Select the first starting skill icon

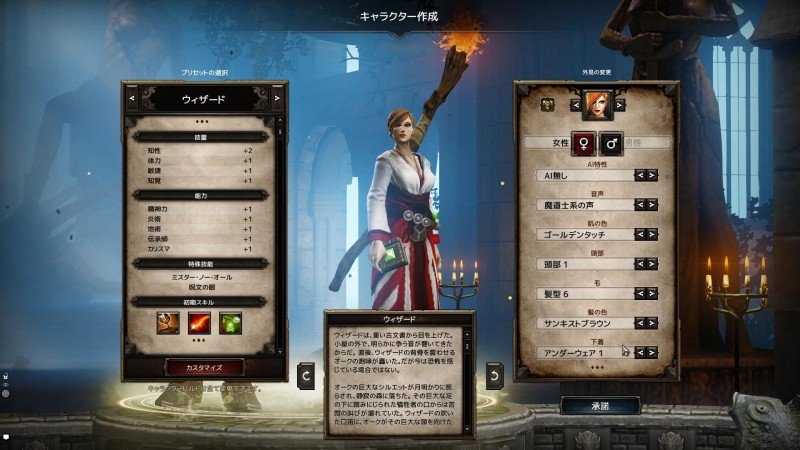point(168,323)
